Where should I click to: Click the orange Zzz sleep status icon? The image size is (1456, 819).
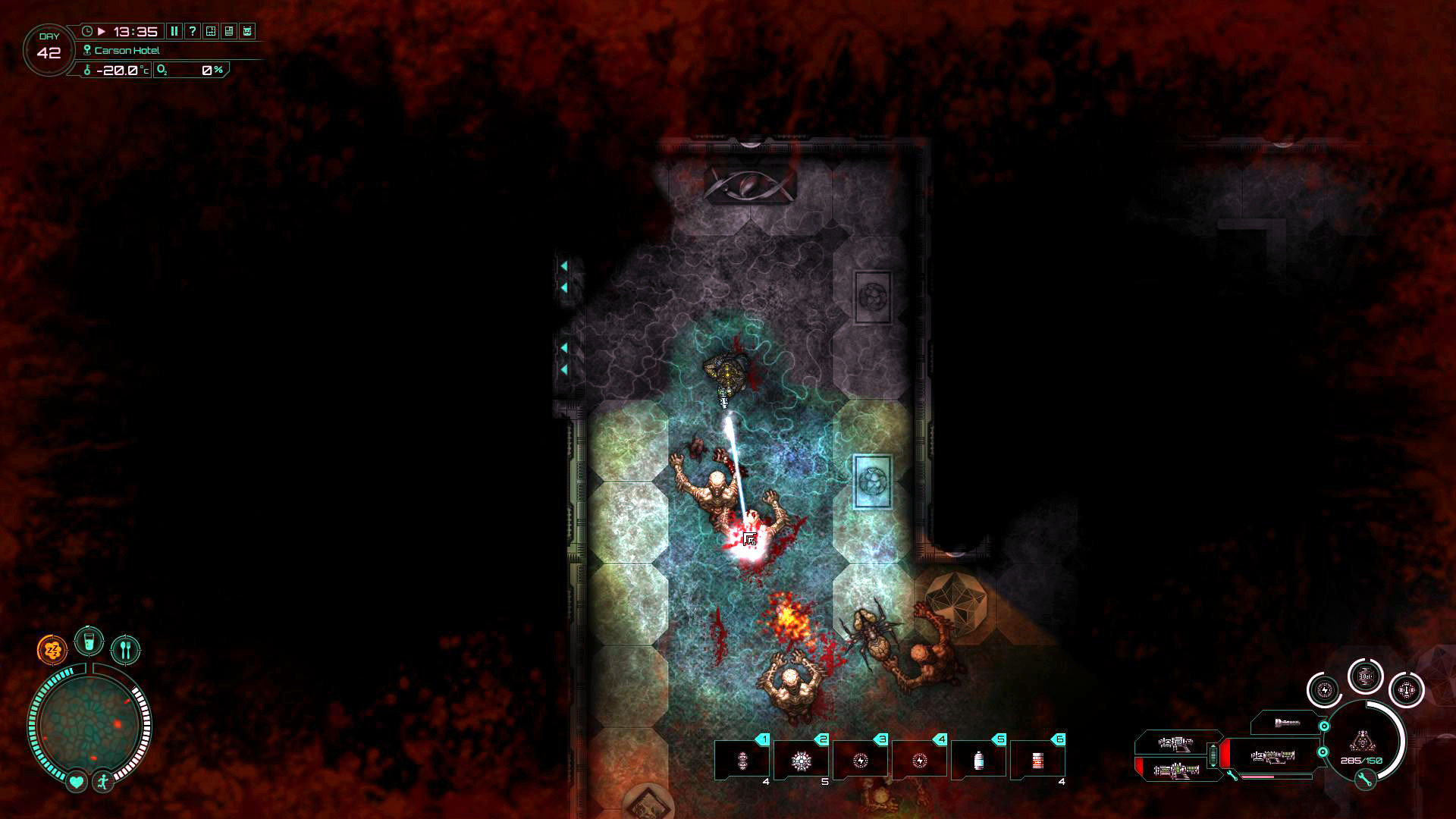[x=51, y=648]
